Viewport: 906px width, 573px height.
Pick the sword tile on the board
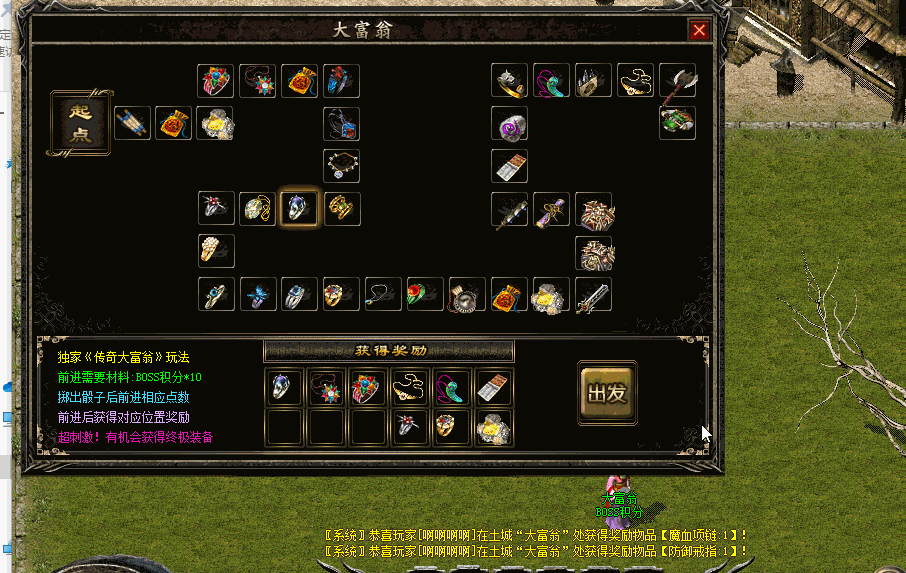[593, 295]
